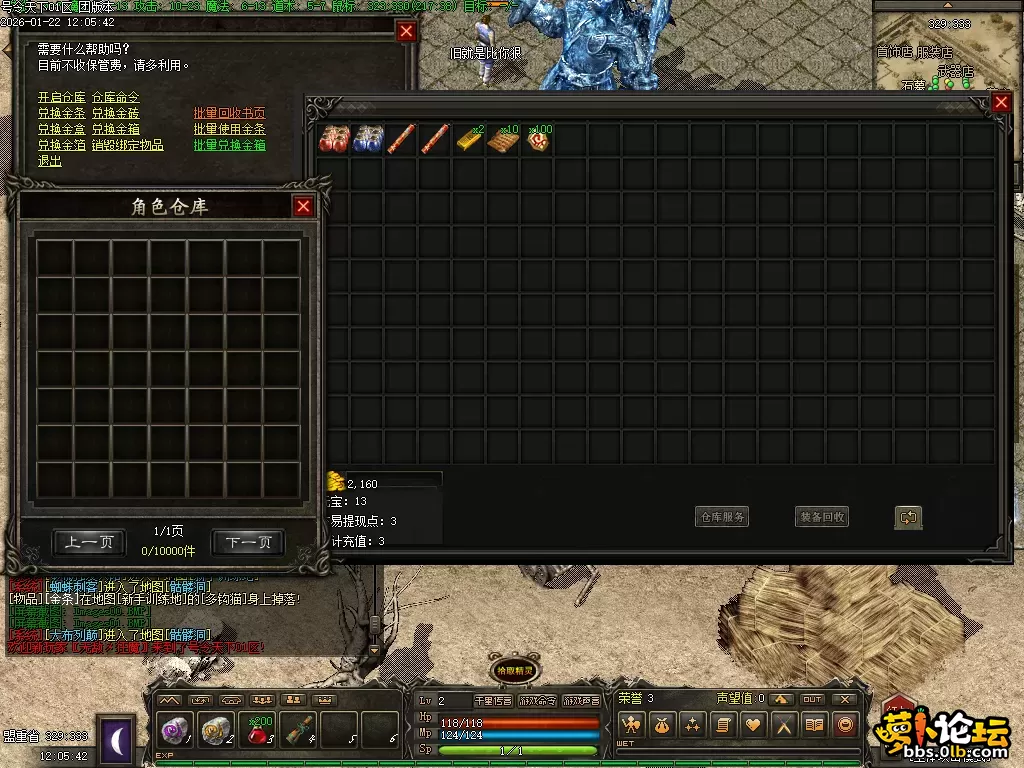This screenshot has width=1024, height=768.
Task: Select the gold bar item in the bag
Action: coord(471,140)
